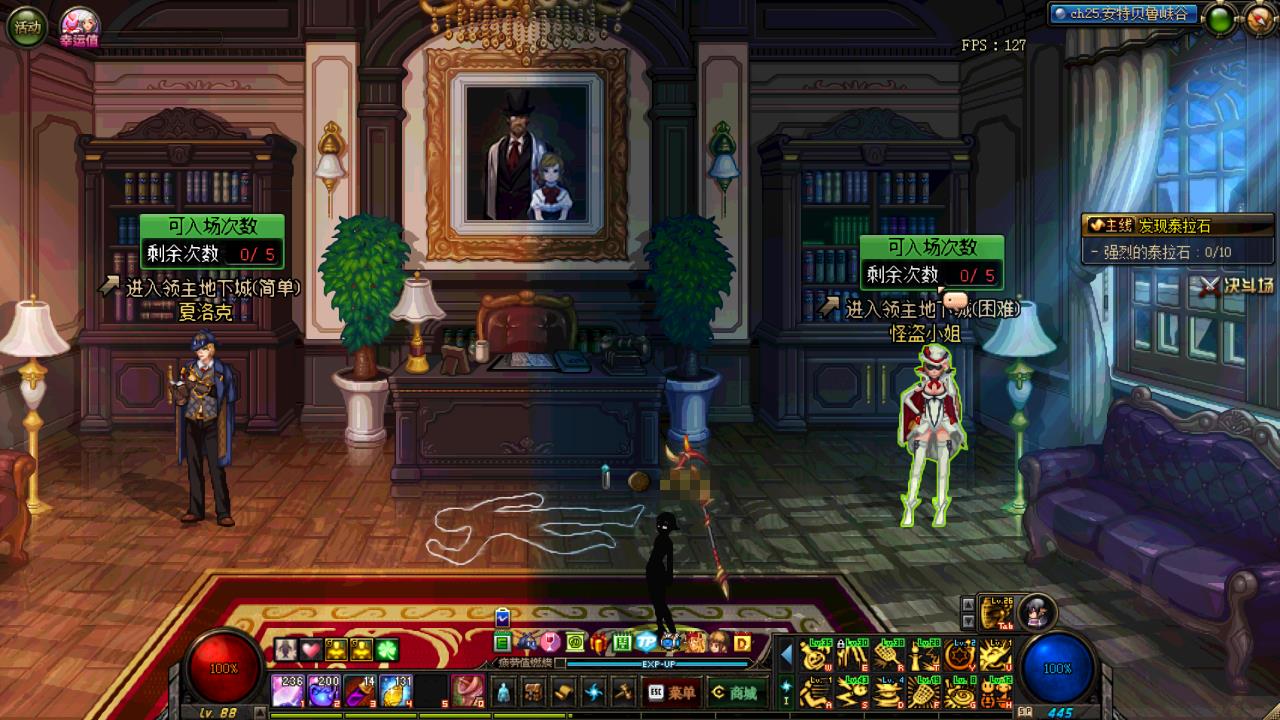The image size is (1280, 720).
Task: Open the character info silhouette icon
Action: (504, 692)
